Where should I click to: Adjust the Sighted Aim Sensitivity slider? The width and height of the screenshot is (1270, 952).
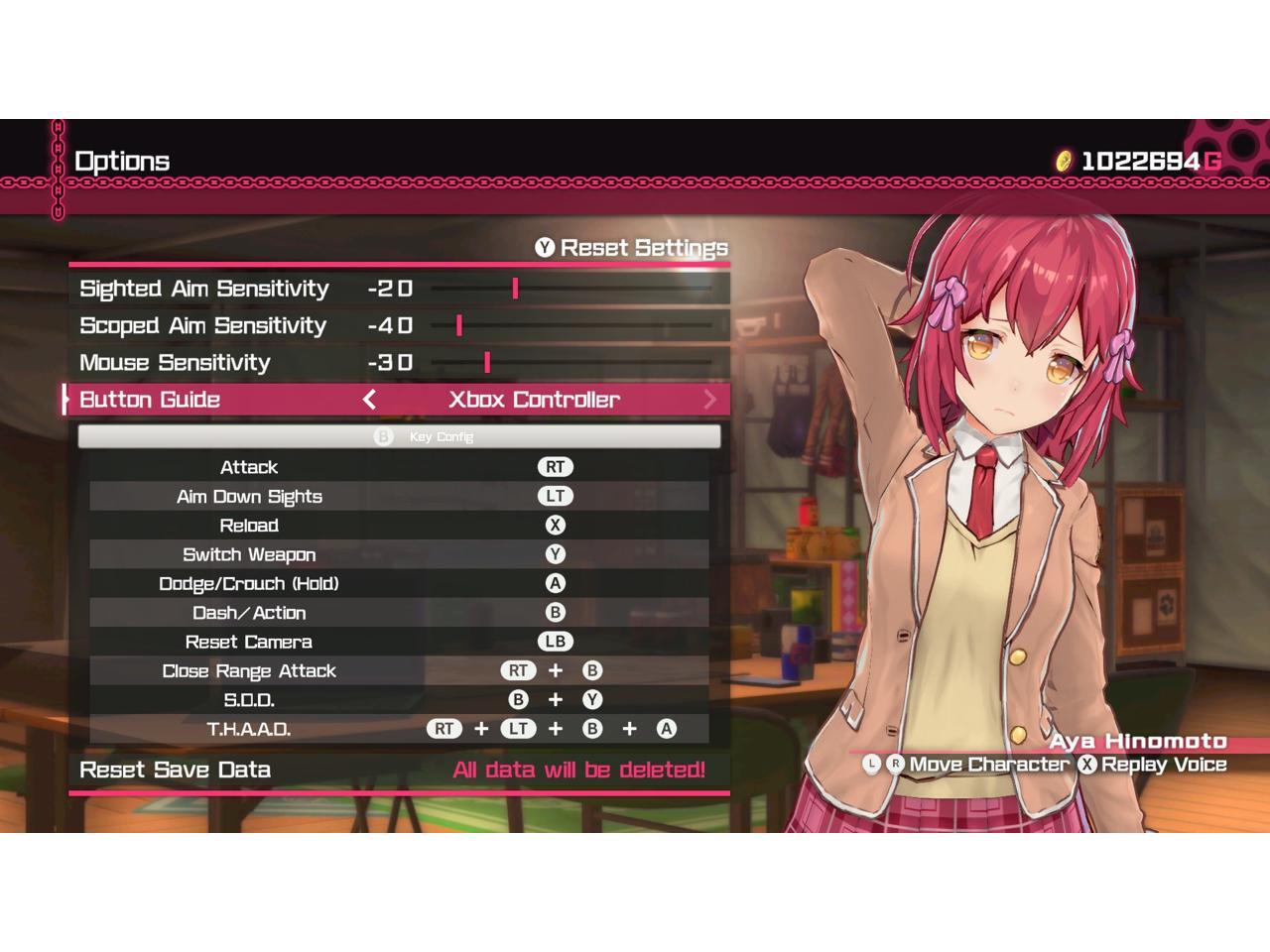(x=515, y=289)
